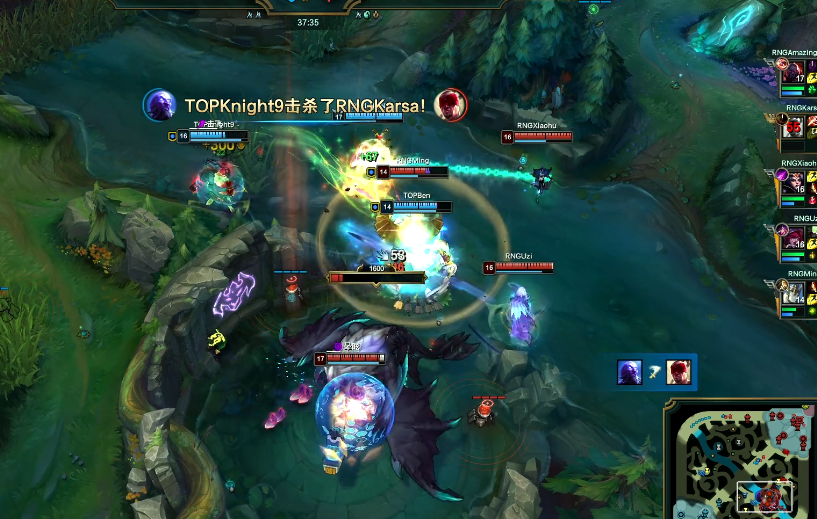Pick RNGMing's champion portrait in the sidebar
The image size is (817, 519).
coord(794,292)
